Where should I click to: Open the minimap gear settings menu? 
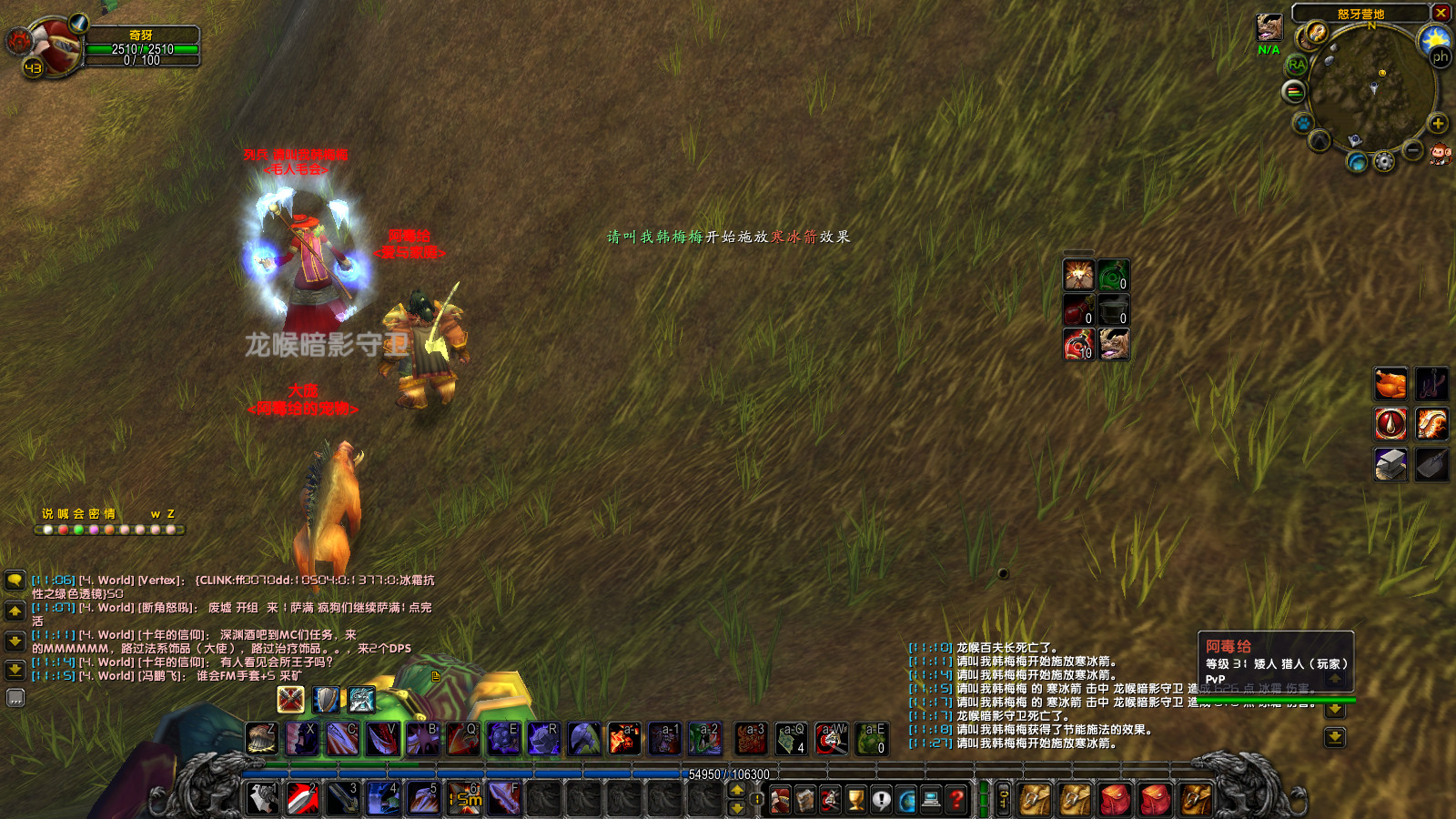[1383, 161]
